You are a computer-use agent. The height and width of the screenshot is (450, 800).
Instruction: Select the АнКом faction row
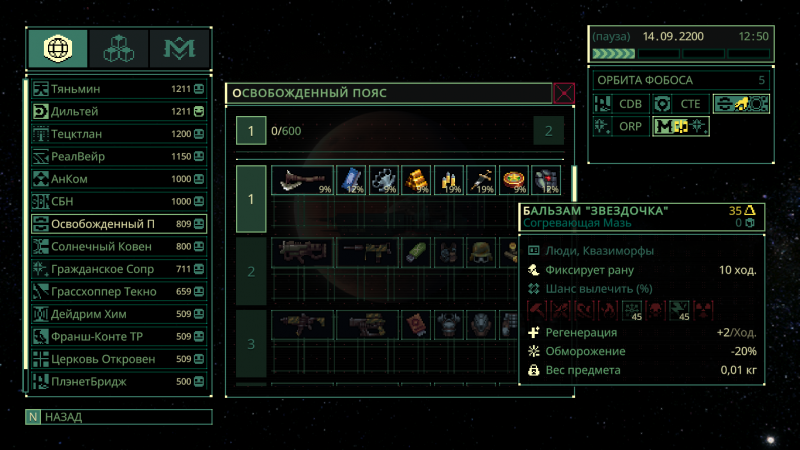click(110, 179)
